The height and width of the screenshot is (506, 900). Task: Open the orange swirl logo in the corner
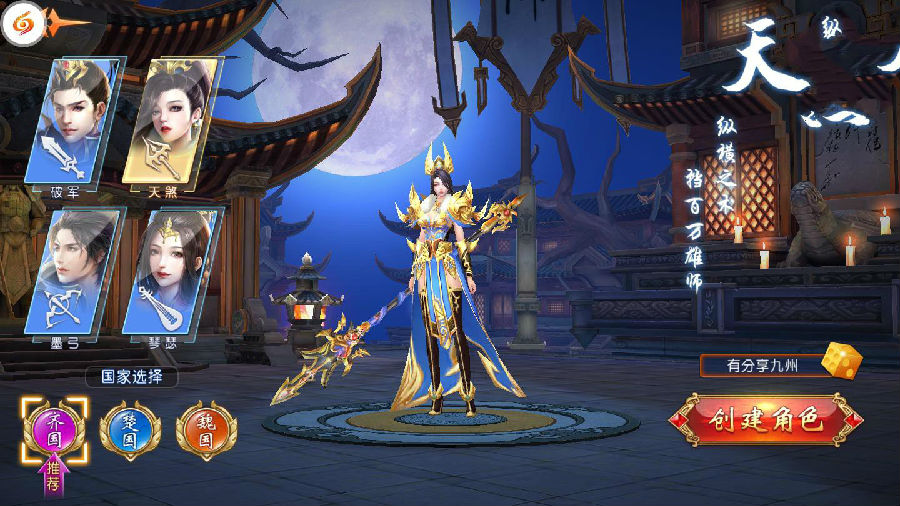coord(21,22)
